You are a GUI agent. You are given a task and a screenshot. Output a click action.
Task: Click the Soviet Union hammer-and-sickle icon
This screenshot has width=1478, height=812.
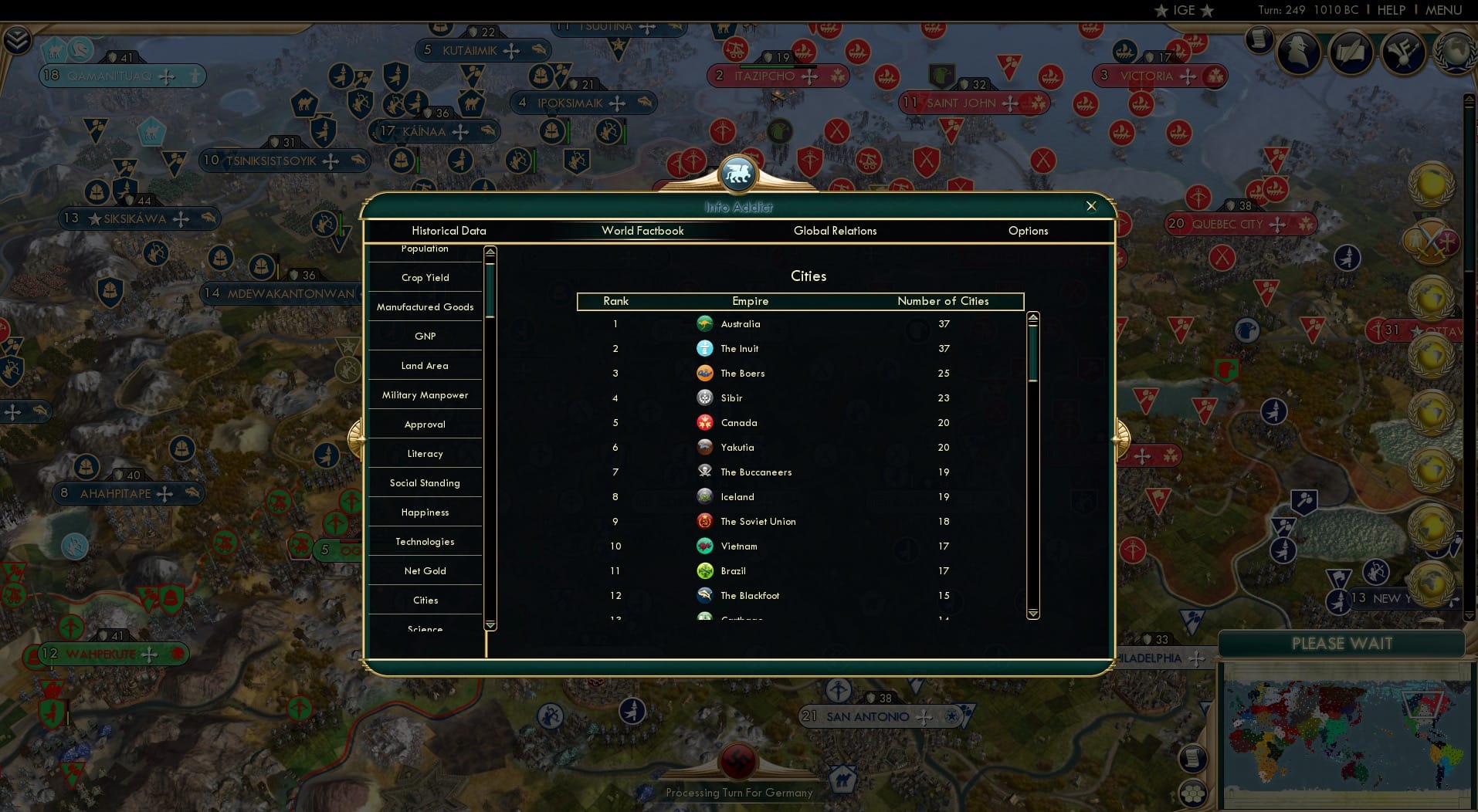[x=705, y=522]
